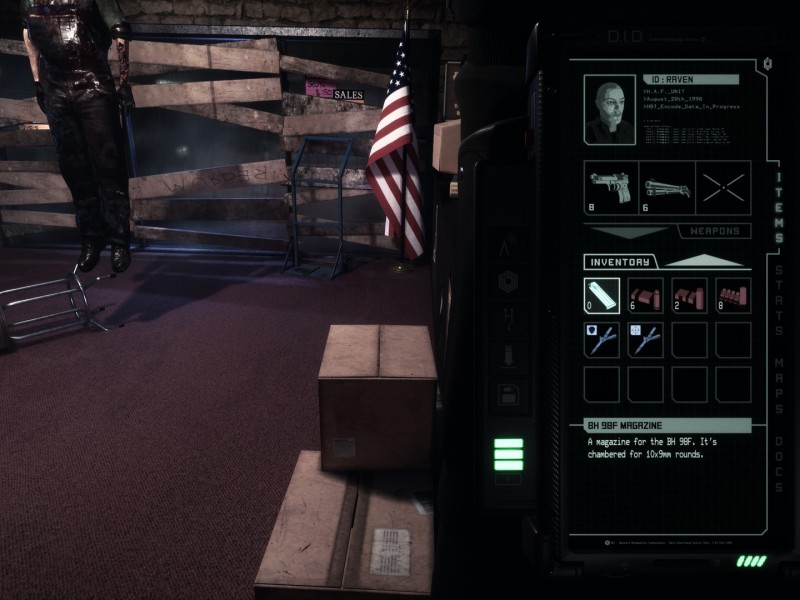Click the hexagonal nut icon

point(508,283)
